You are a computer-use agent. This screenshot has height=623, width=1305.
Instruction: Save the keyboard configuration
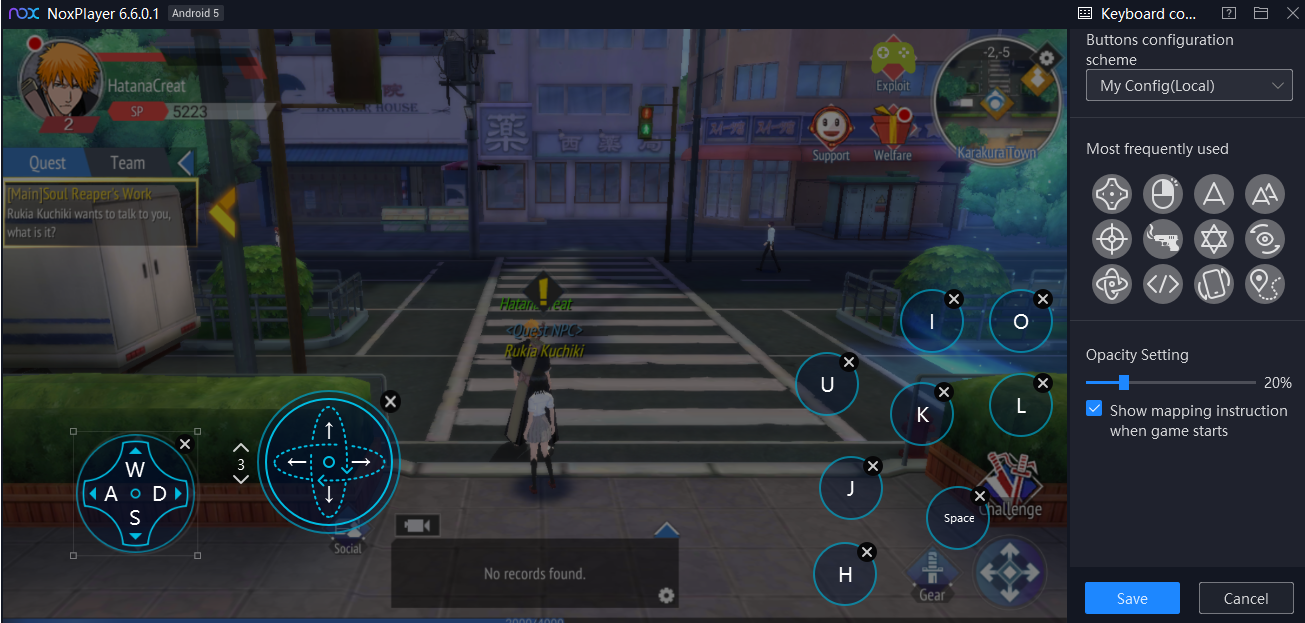[x=1132, y=598]
